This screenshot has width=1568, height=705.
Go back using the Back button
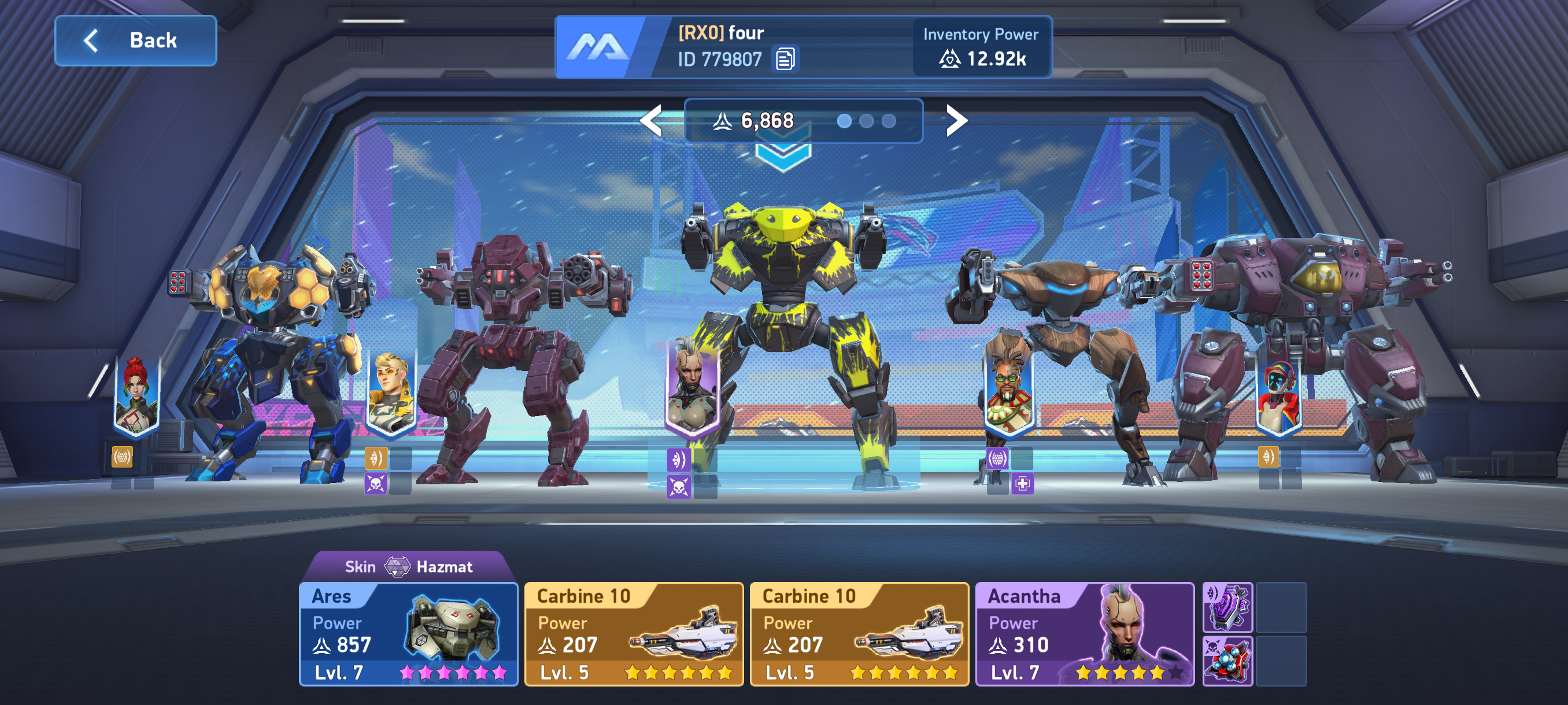pyautogui.click(x=136, y=41)
